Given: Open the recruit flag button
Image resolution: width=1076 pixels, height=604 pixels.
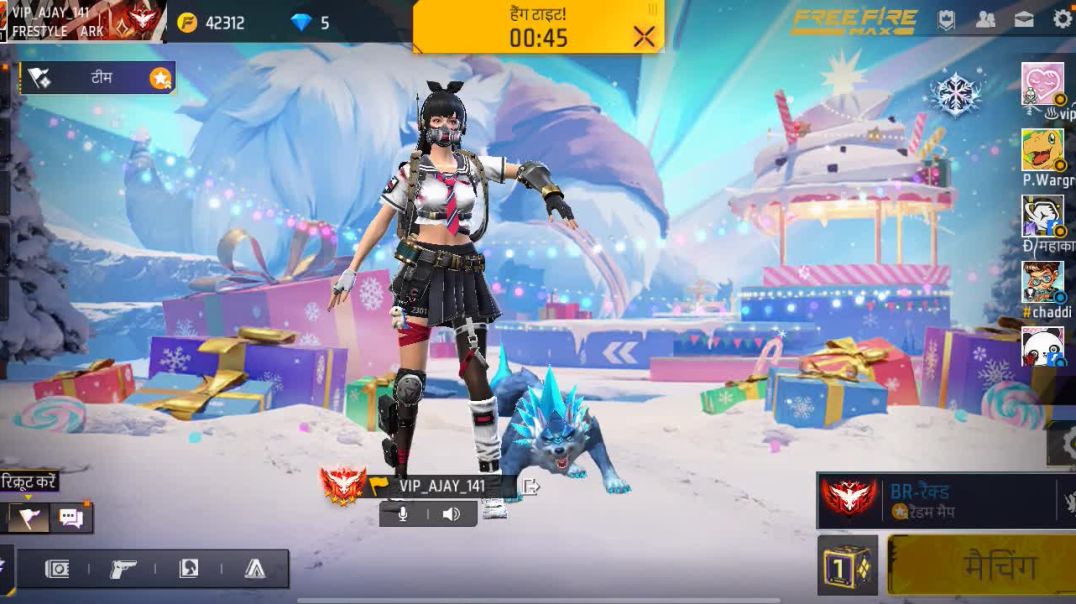Looking at the screenshot, I should tap(28, 517).
